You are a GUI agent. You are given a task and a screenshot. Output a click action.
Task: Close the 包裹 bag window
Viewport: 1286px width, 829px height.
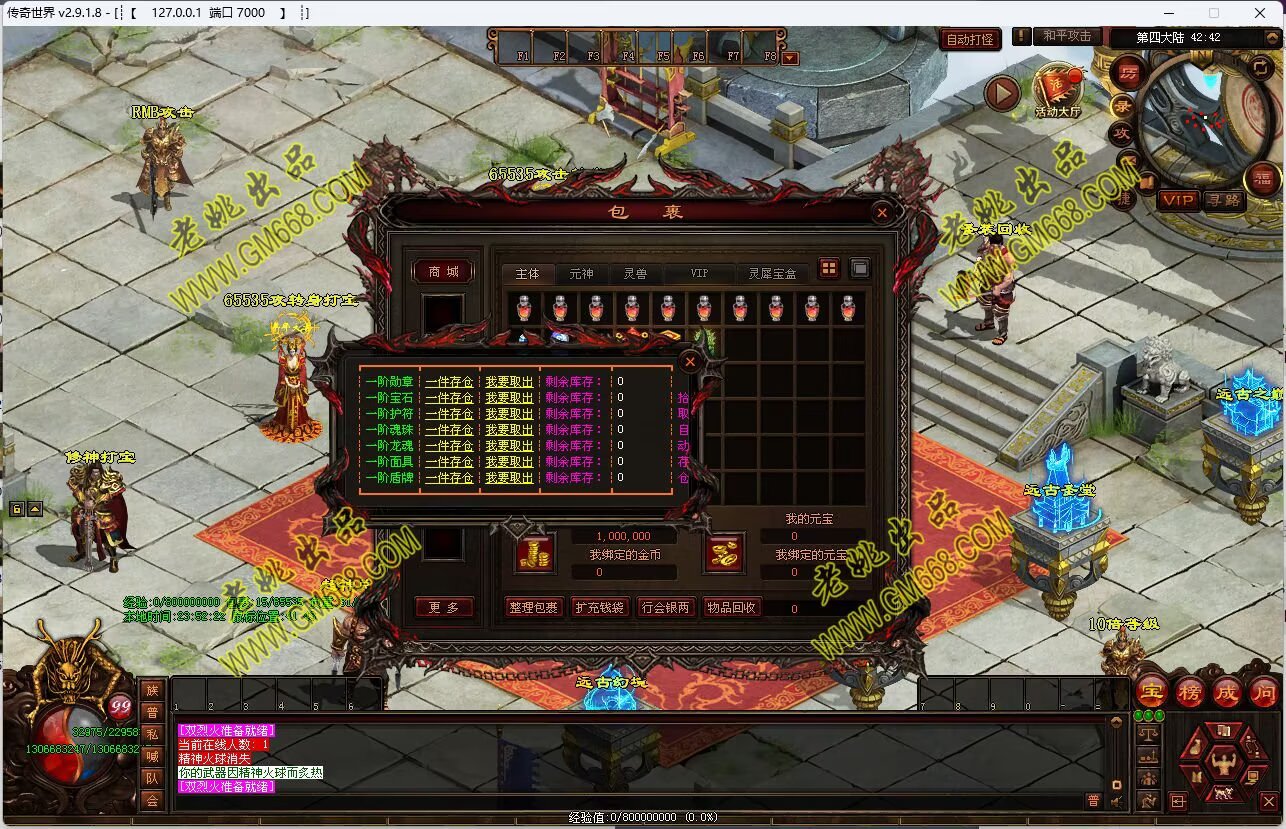[x=881, y=212]
